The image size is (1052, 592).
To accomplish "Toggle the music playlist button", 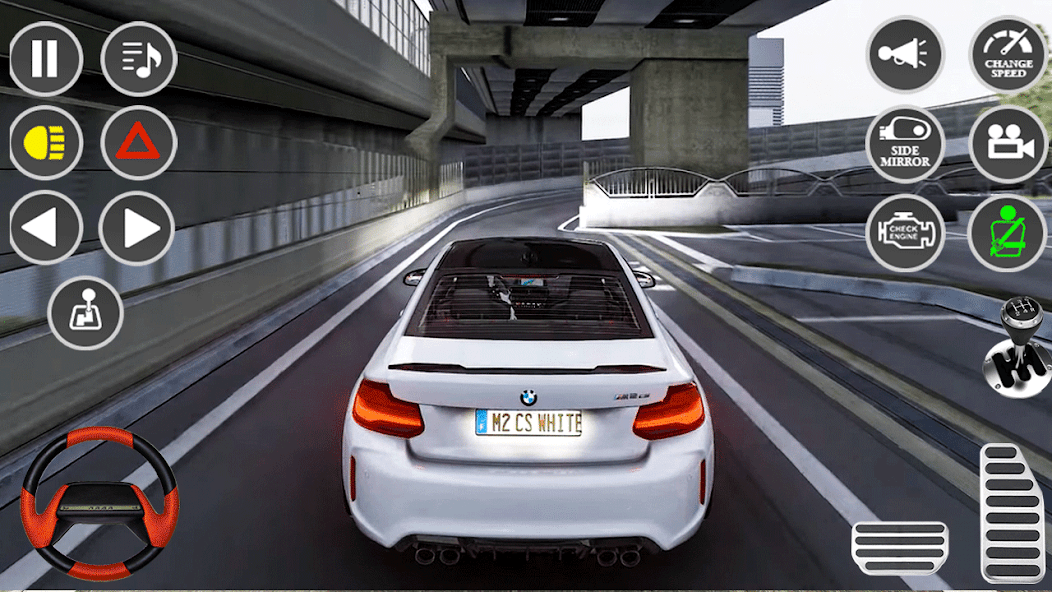I will (x=139, y=58).
